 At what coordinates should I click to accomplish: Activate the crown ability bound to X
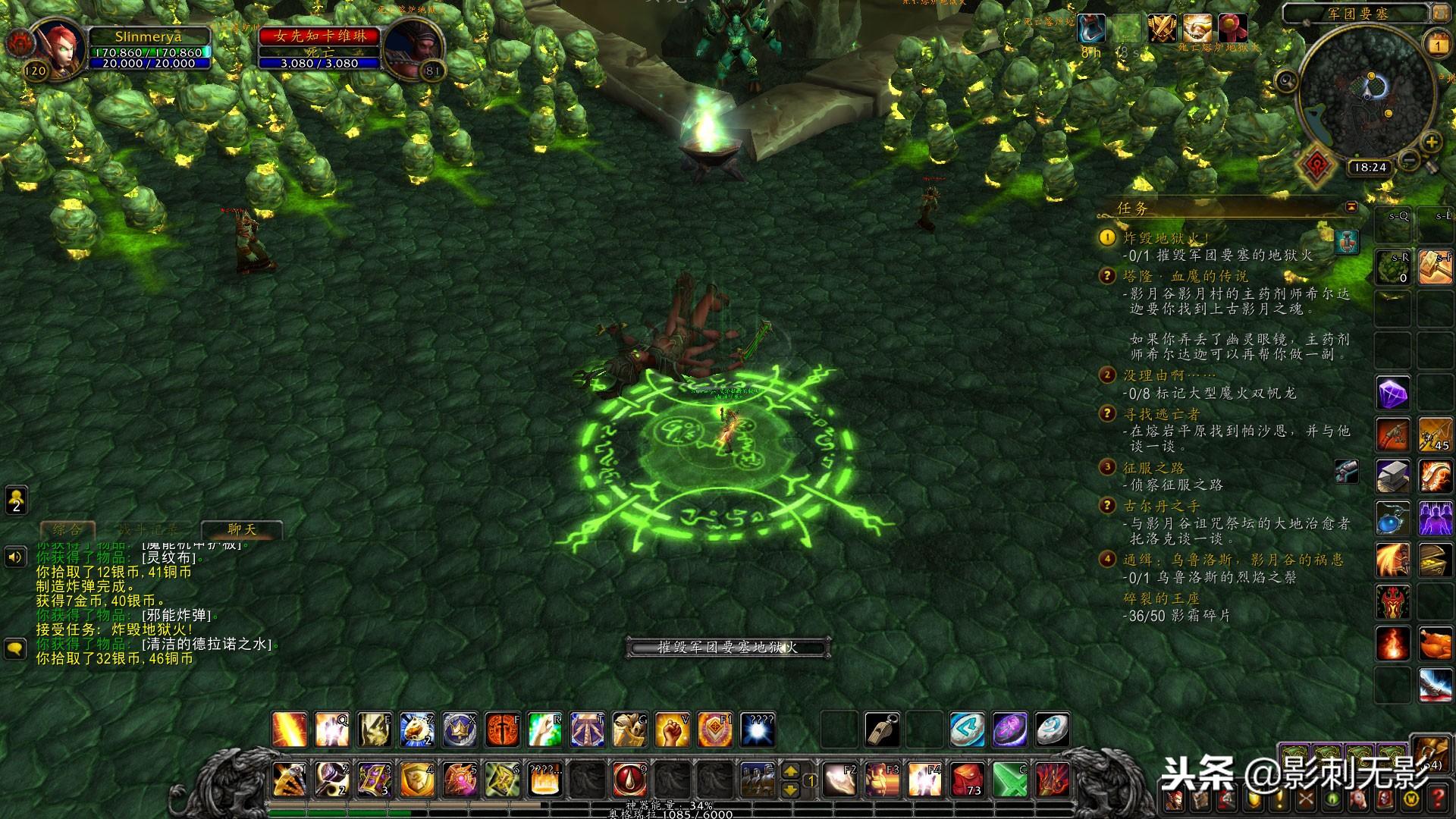point(460,730)
